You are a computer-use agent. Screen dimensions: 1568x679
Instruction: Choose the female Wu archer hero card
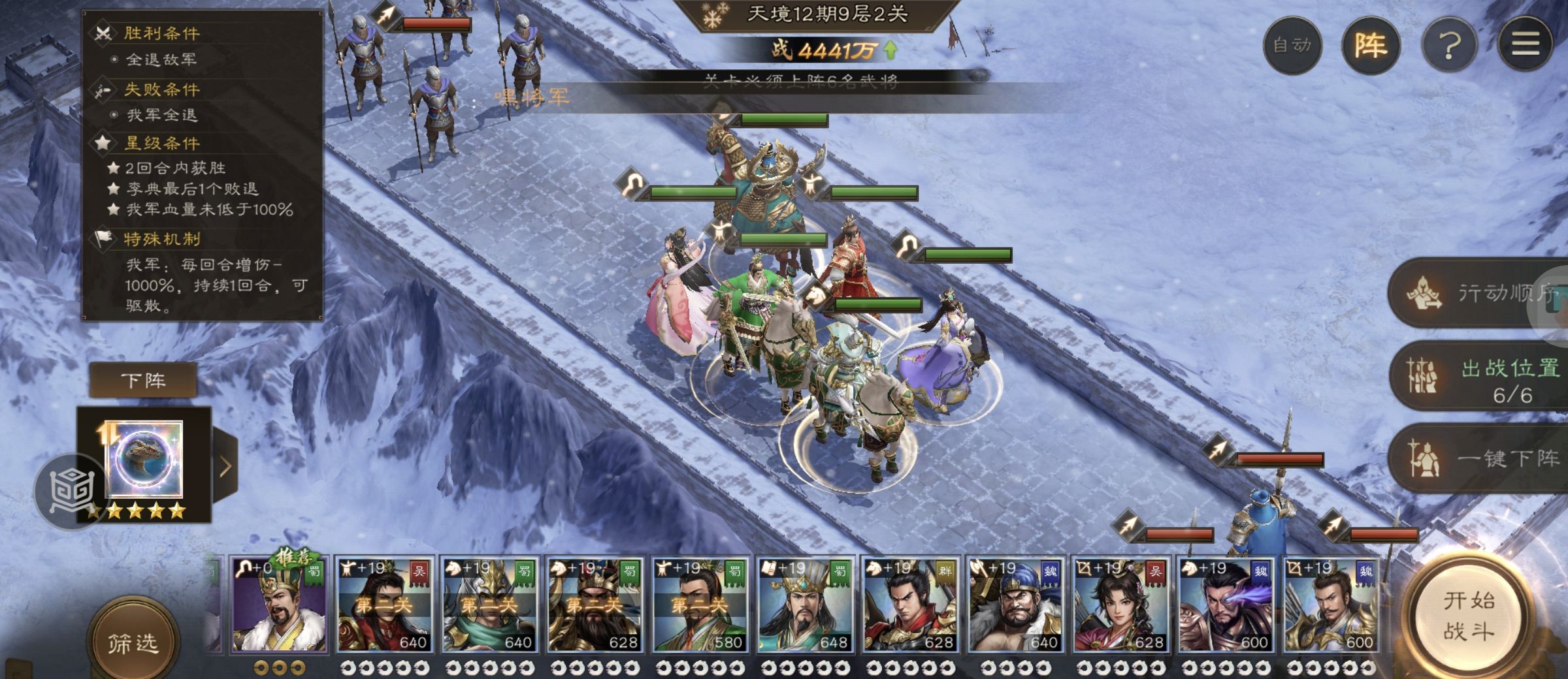pos(1120,605)
